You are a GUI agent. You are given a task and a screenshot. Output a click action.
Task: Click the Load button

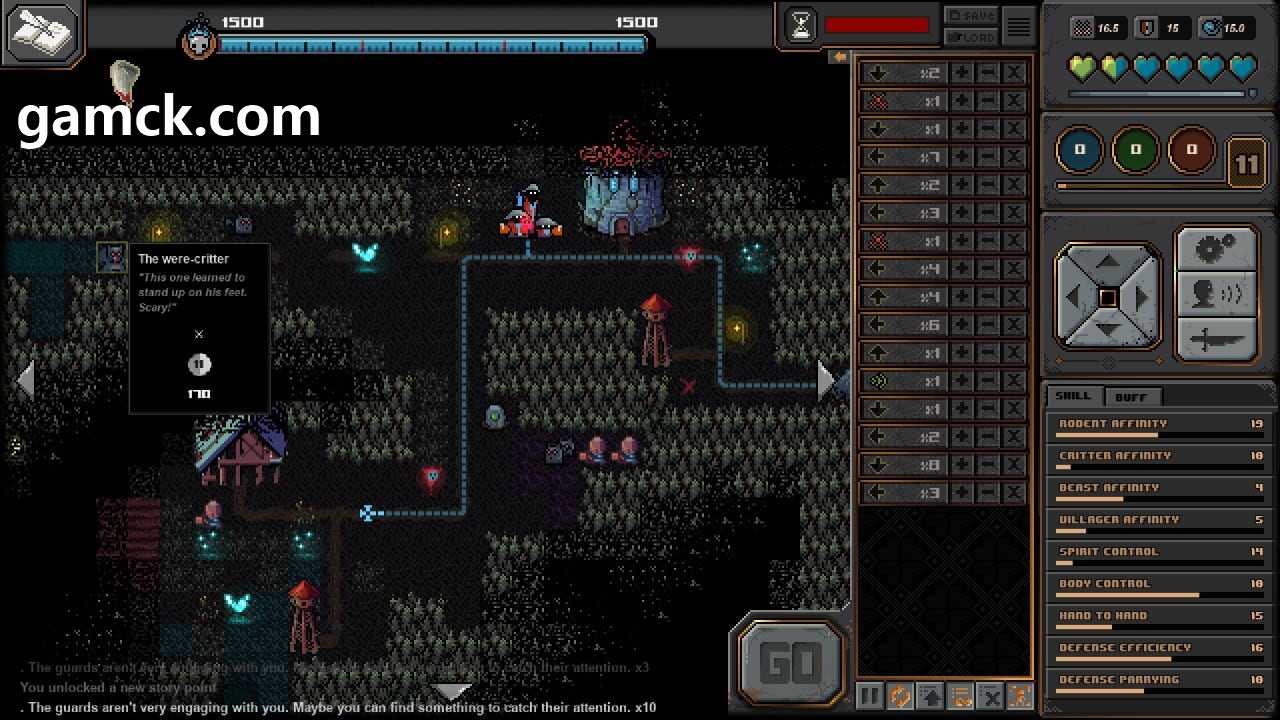(x=971, y=37)
